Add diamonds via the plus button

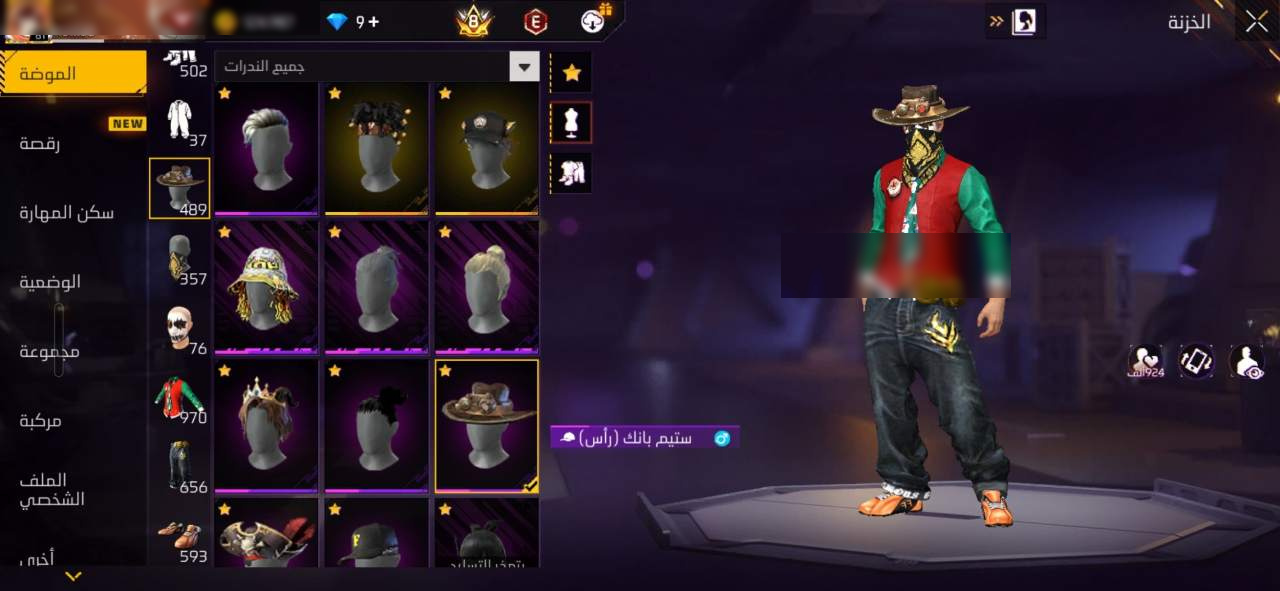pyautogui.click(x=374, y=21)
